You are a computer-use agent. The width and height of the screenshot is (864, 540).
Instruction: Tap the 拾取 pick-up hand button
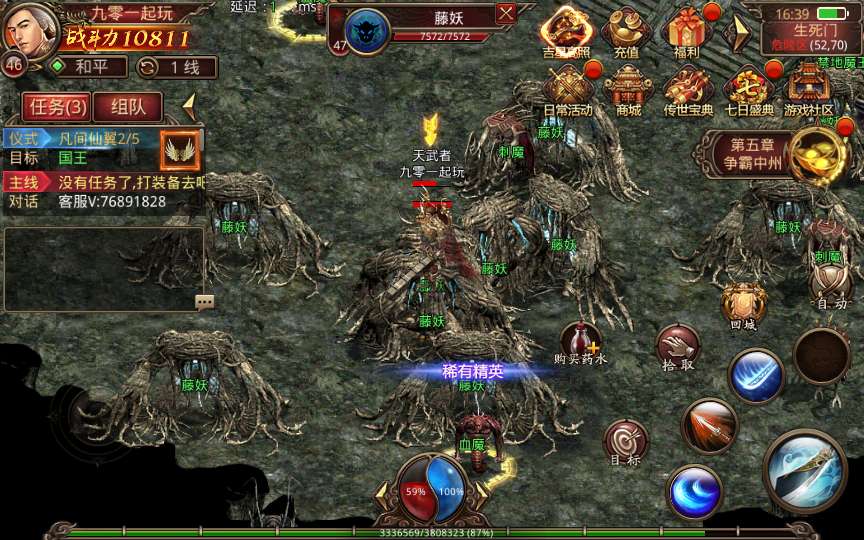click(677, 348)
